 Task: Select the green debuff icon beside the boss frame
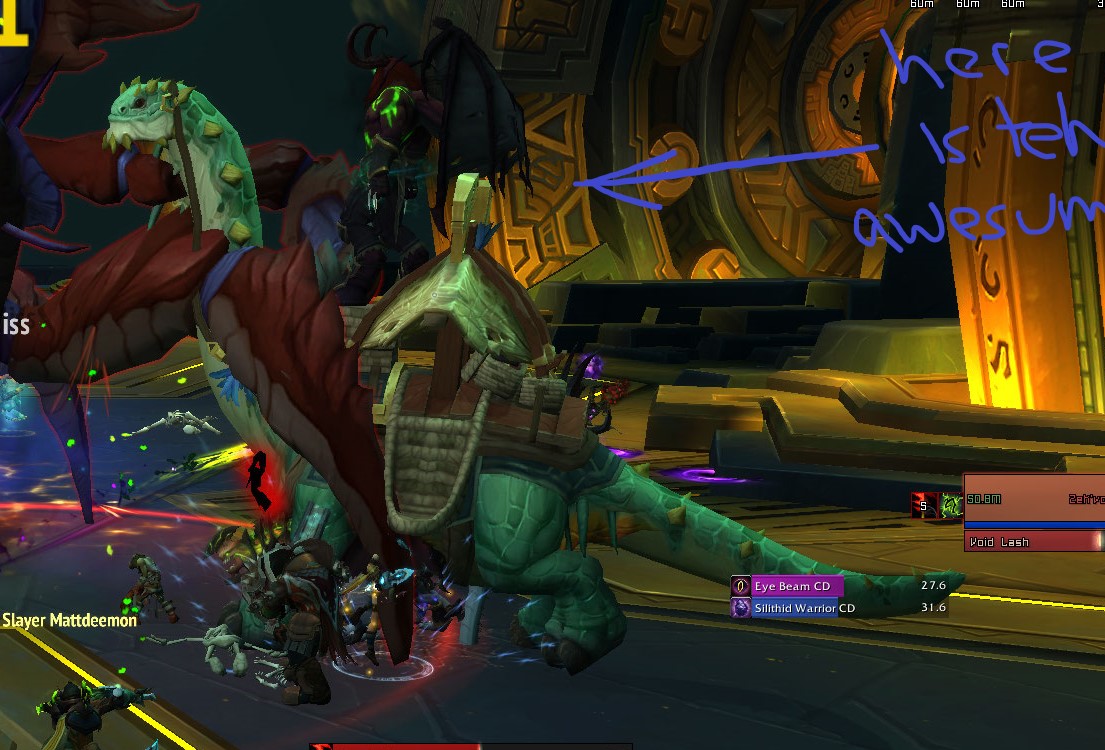click(x=950, y=505)
